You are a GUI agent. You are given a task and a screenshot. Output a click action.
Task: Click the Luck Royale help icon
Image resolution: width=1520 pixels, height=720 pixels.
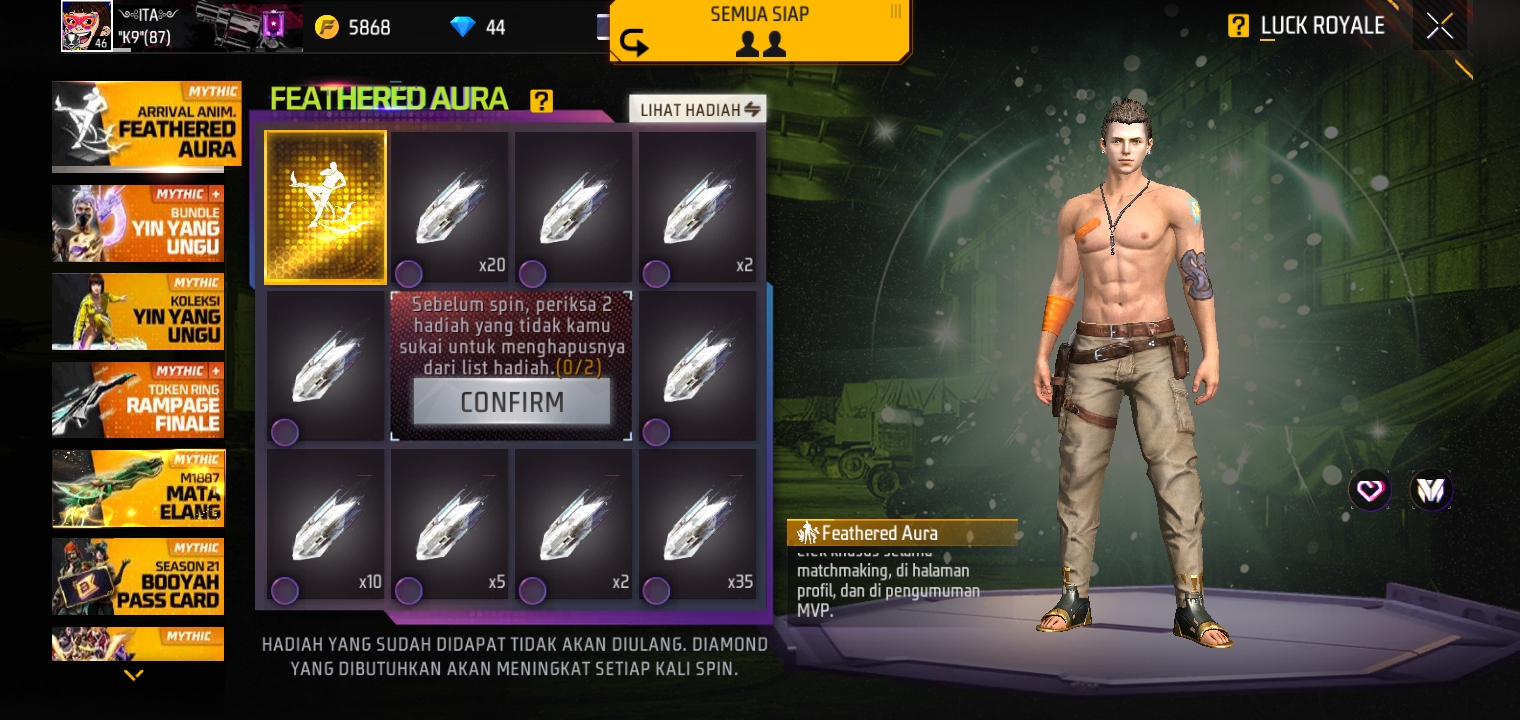1238,26
